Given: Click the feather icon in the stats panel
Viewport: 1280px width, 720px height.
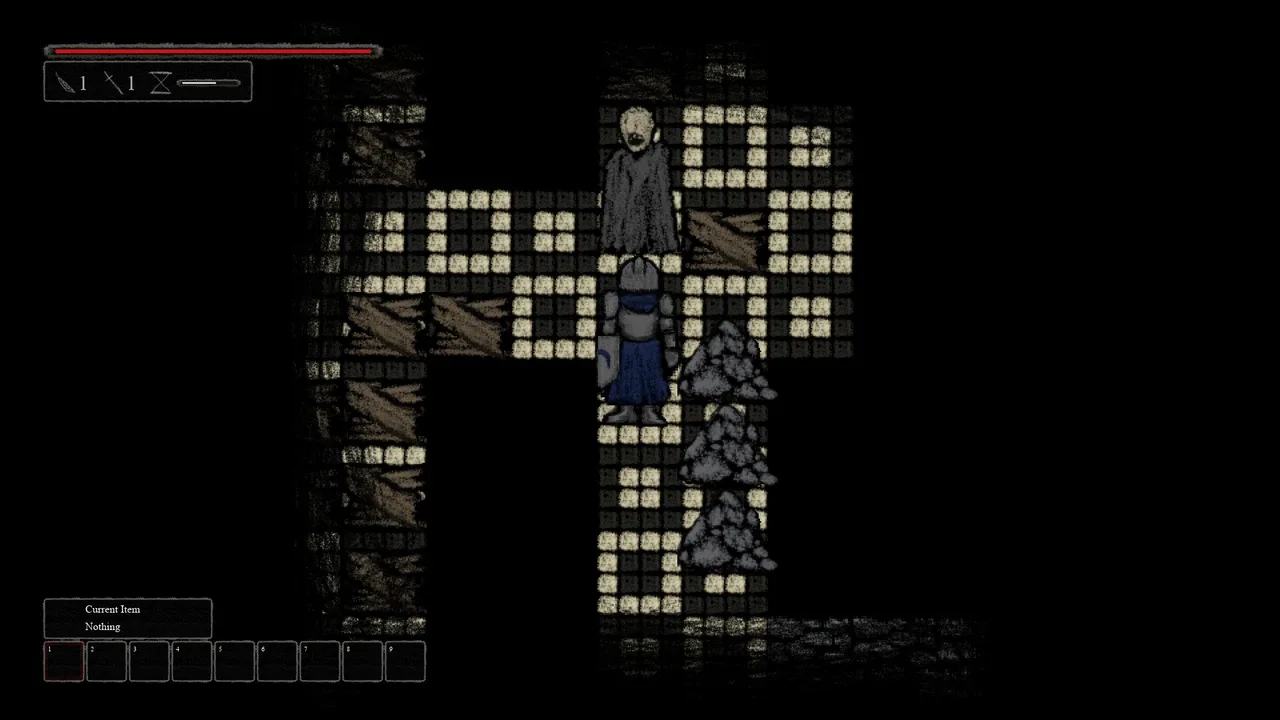Looking at the screenshot, I should click(x=66, y=83).
